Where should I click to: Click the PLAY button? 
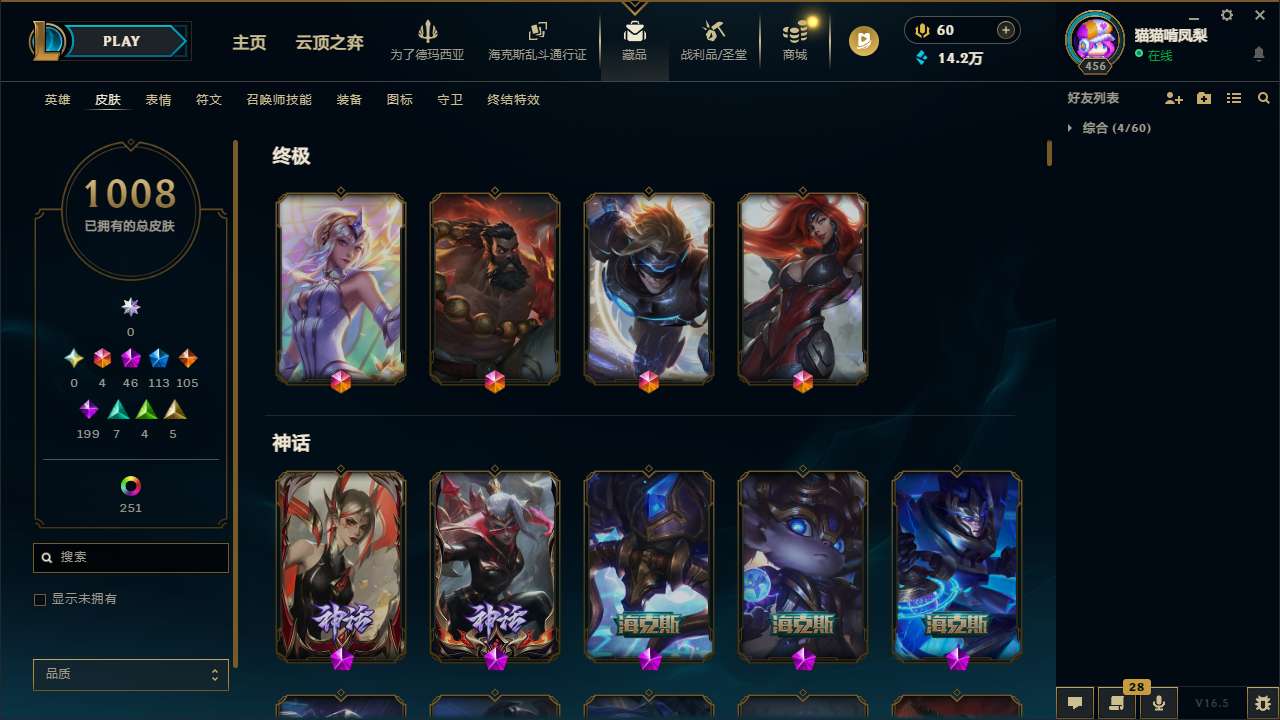pyautogui.click(x=121, y=41)
